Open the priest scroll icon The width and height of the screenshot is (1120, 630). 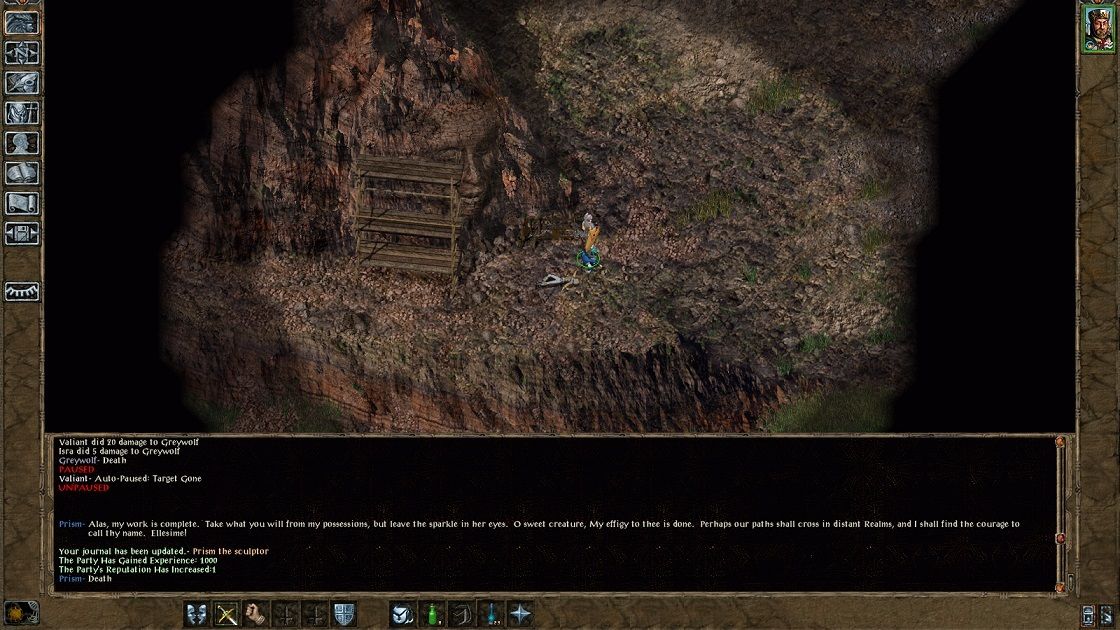22,203
